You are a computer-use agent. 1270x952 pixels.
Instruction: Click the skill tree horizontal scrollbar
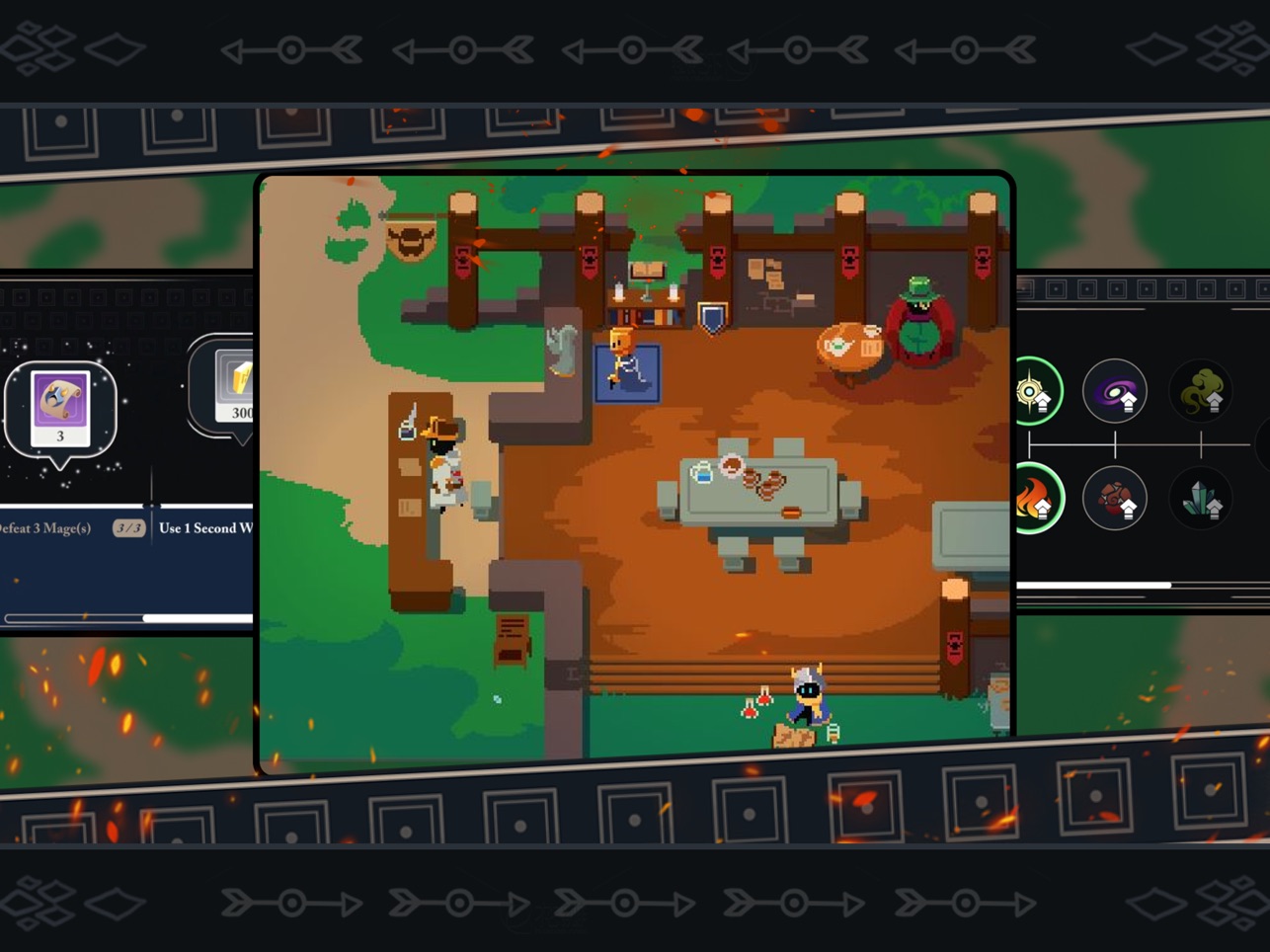[1094, 586]
